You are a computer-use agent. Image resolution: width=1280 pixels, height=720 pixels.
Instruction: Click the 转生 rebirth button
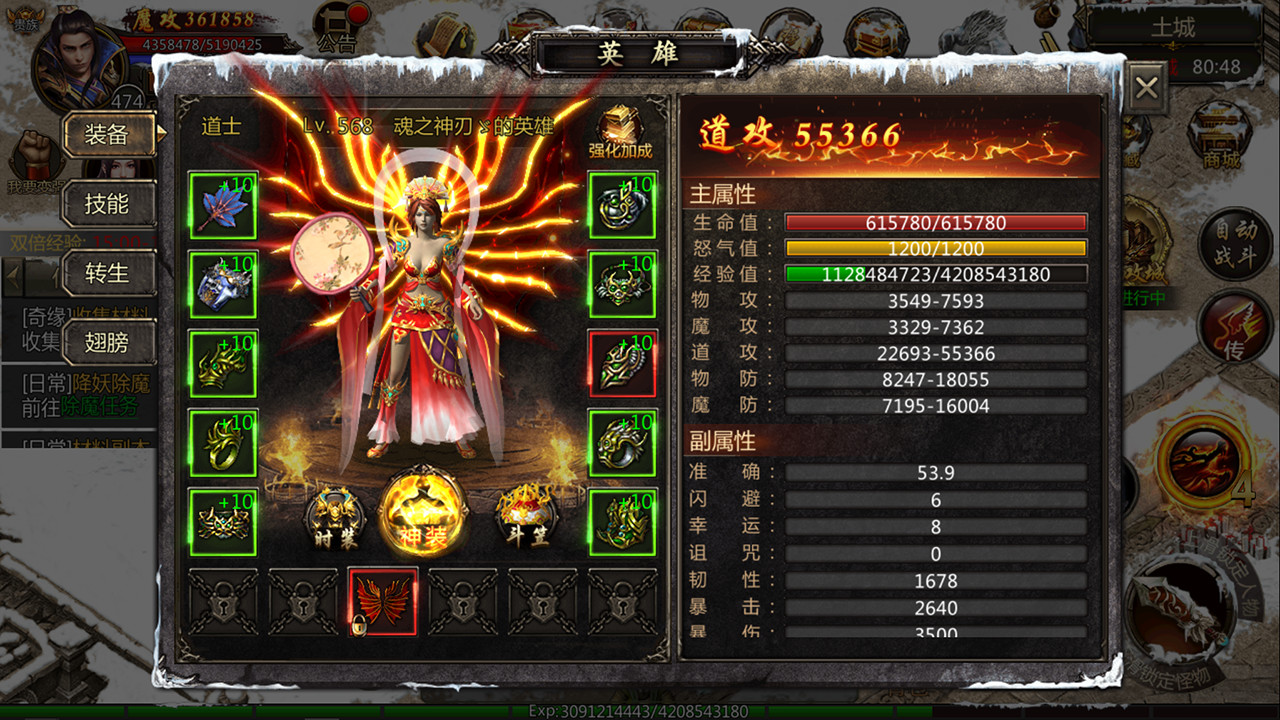[107, 273]
